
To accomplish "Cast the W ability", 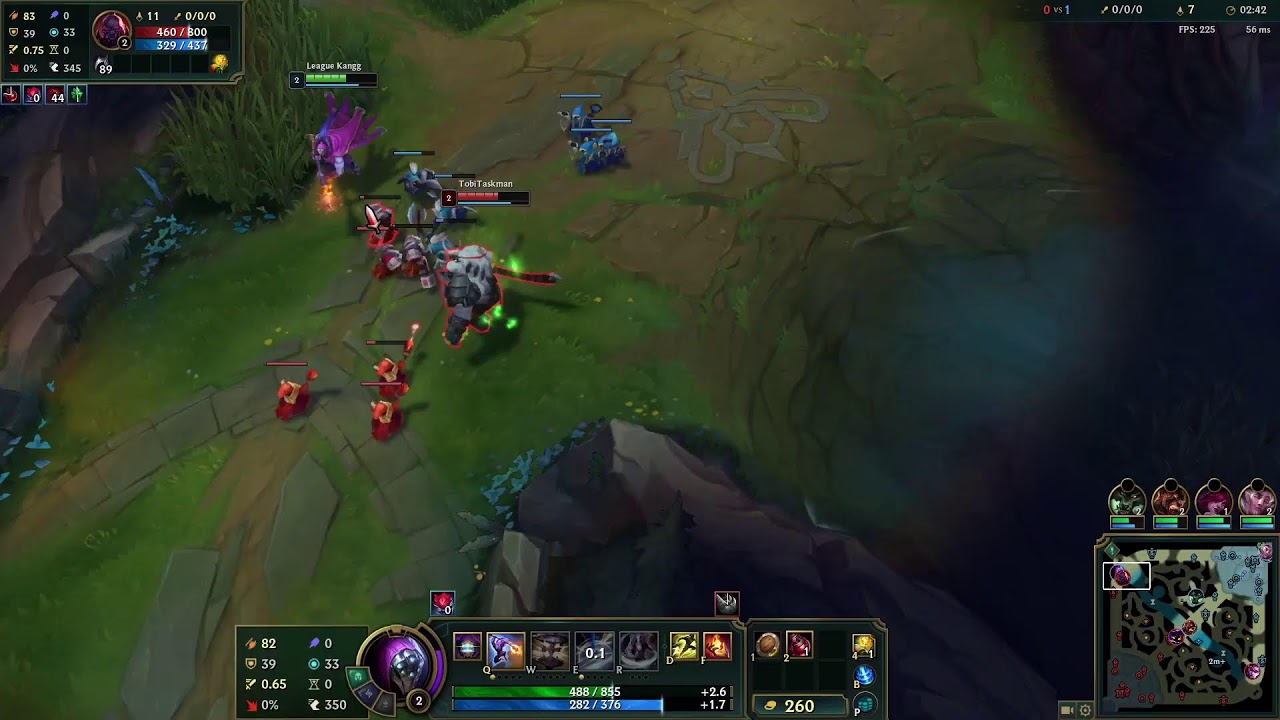I will (x=549, y=651).
